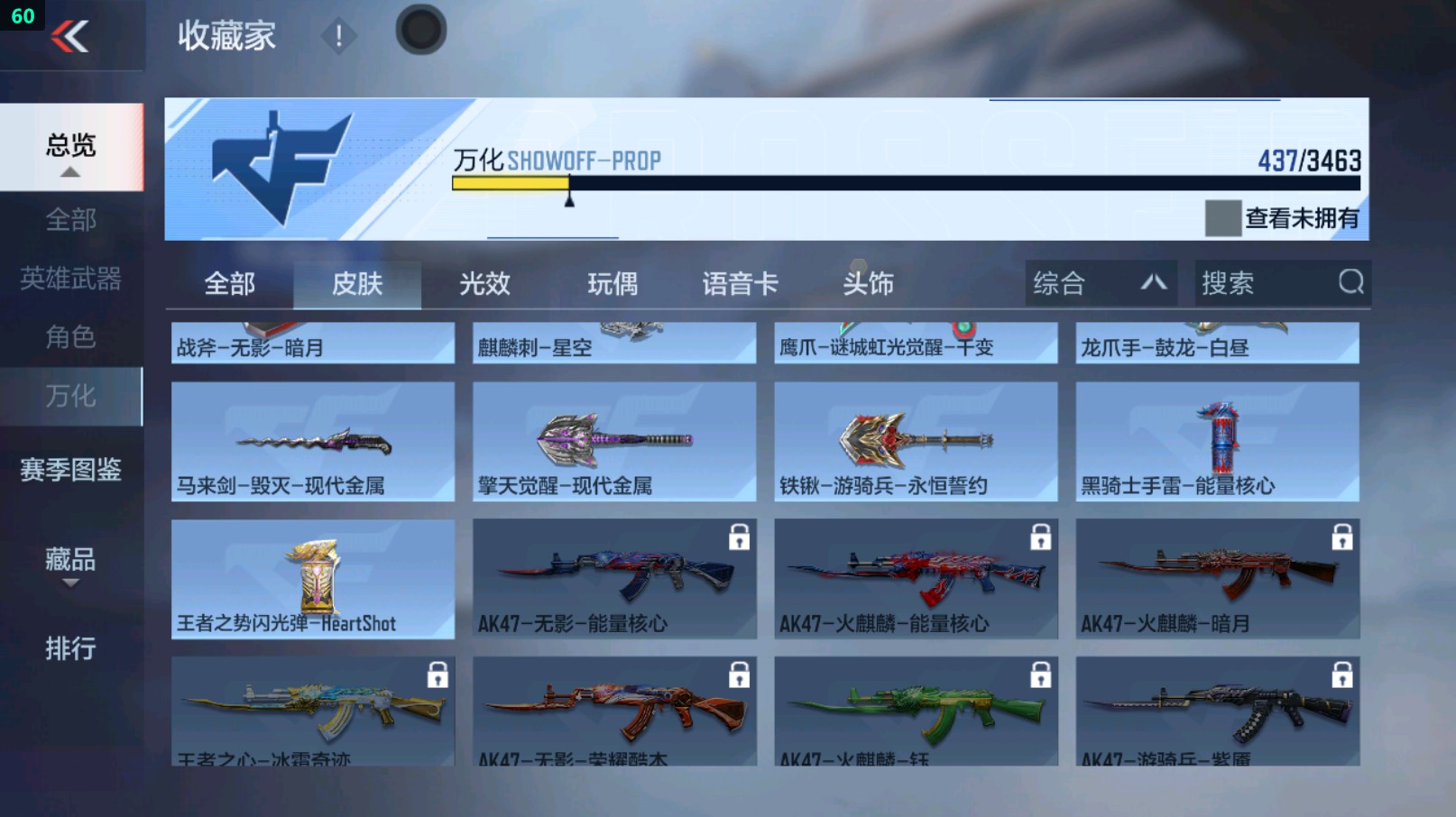Switch to the 光效 tab
The width and height of the screenshot is (1456, 817).
point(484,283)
